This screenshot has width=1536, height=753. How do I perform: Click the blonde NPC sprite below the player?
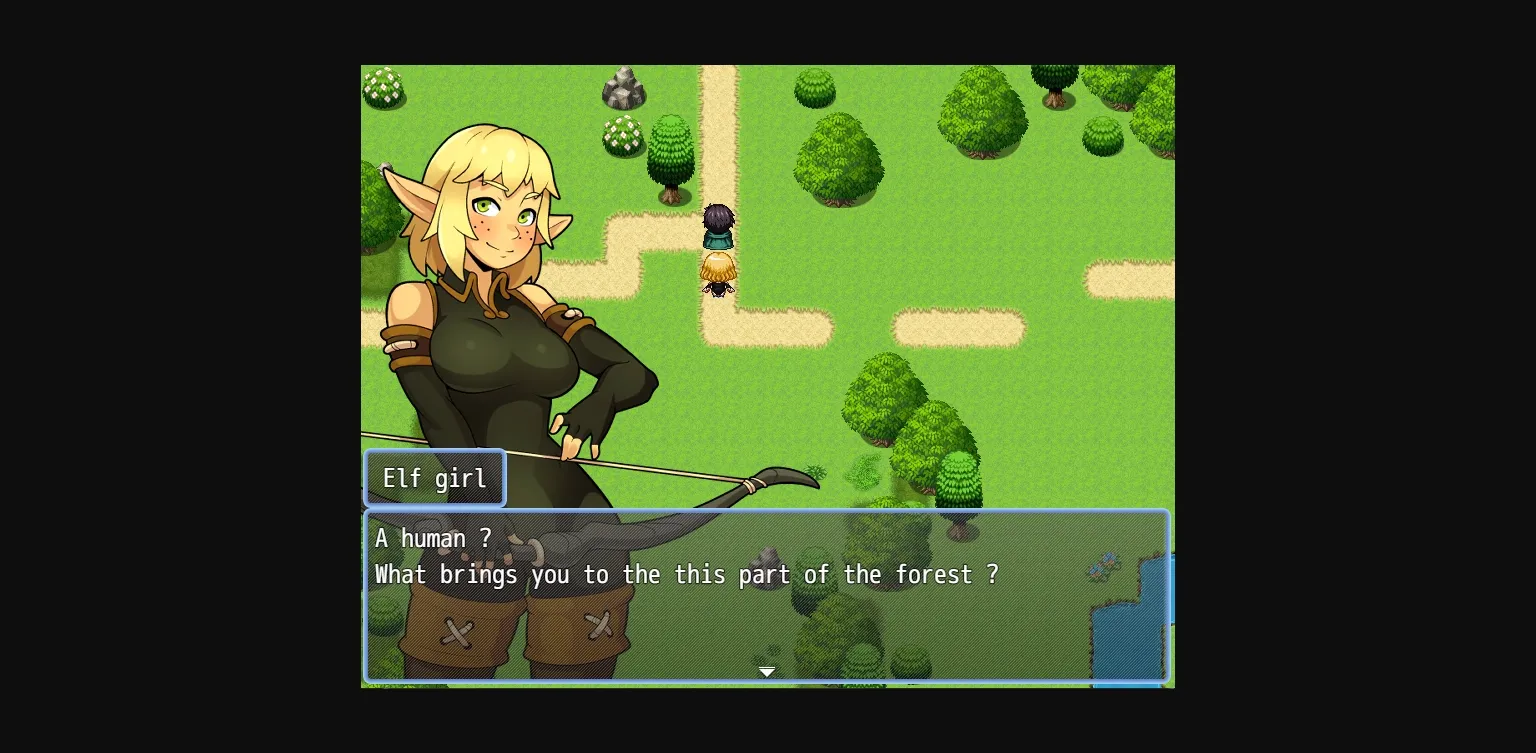pyautogui.click(x=718, y=272)
